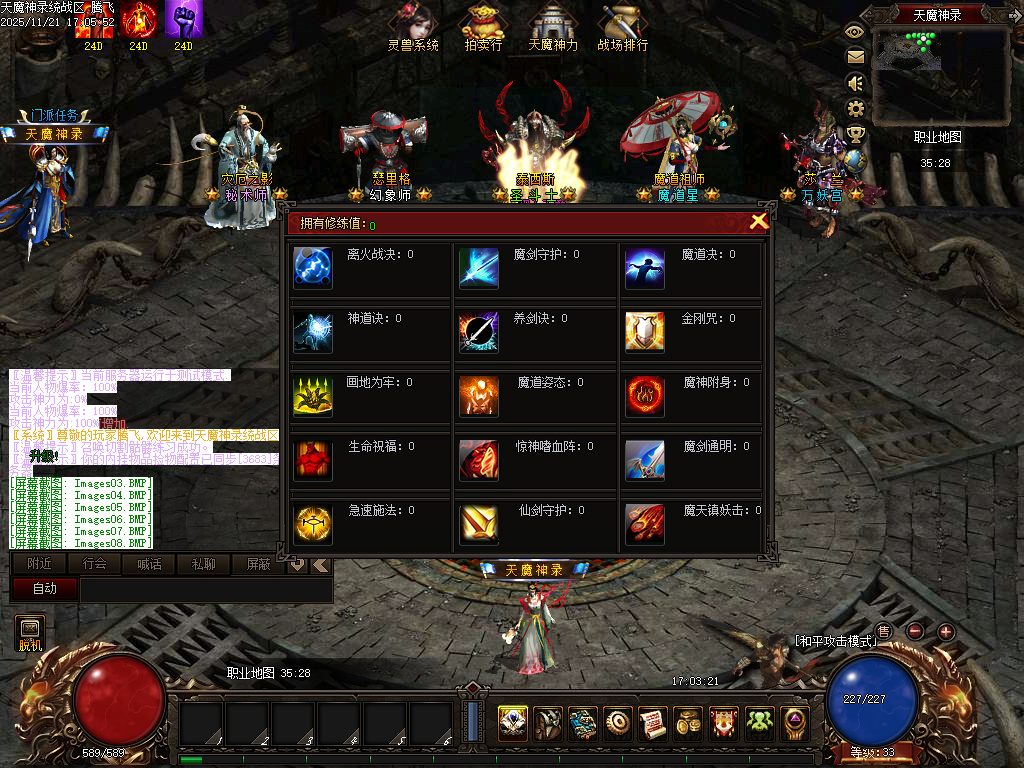Switch chat to the 私聊 private tab
The image size is (1024, 768).
(x=203, y=564)
